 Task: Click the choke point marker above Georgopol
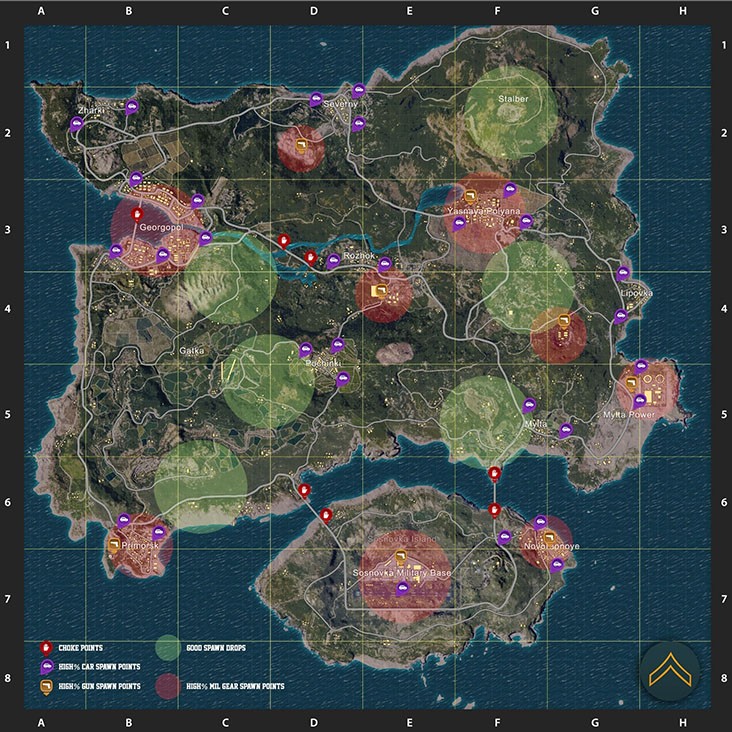(x=139, y=213)
